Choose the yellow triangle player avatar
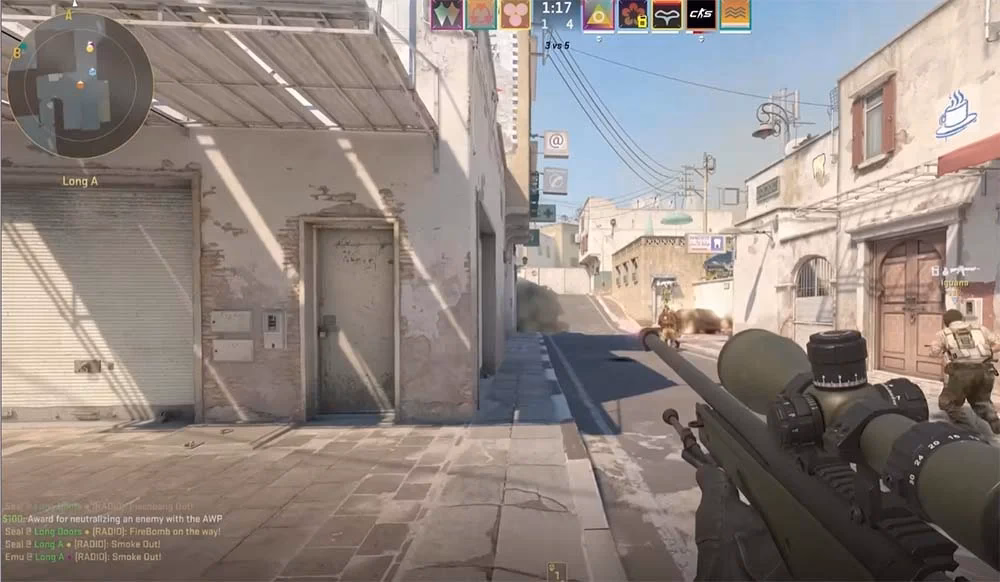 [x=599, y=14]
